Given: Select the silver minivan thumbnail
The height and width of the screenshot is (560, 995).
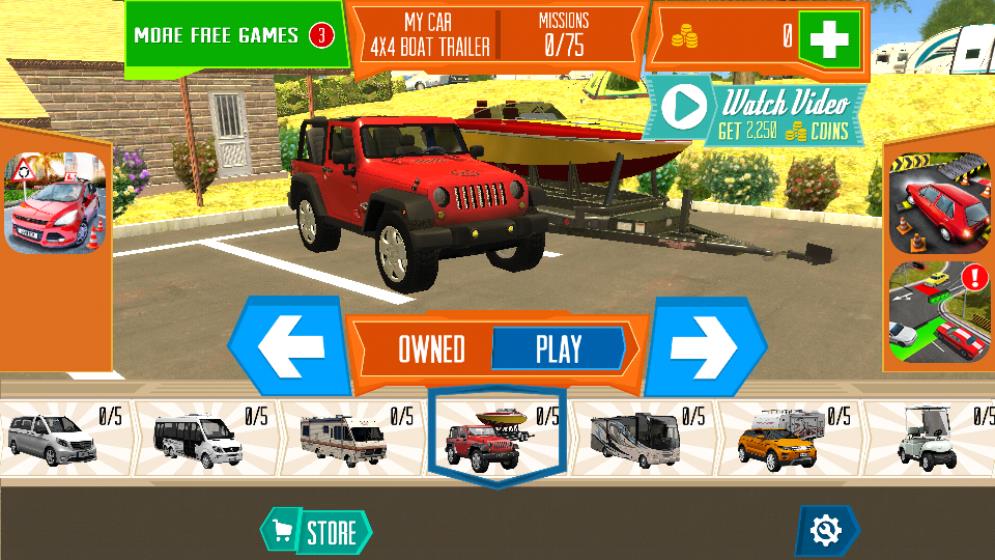Looking at the screenshot, I should point(53,438).
